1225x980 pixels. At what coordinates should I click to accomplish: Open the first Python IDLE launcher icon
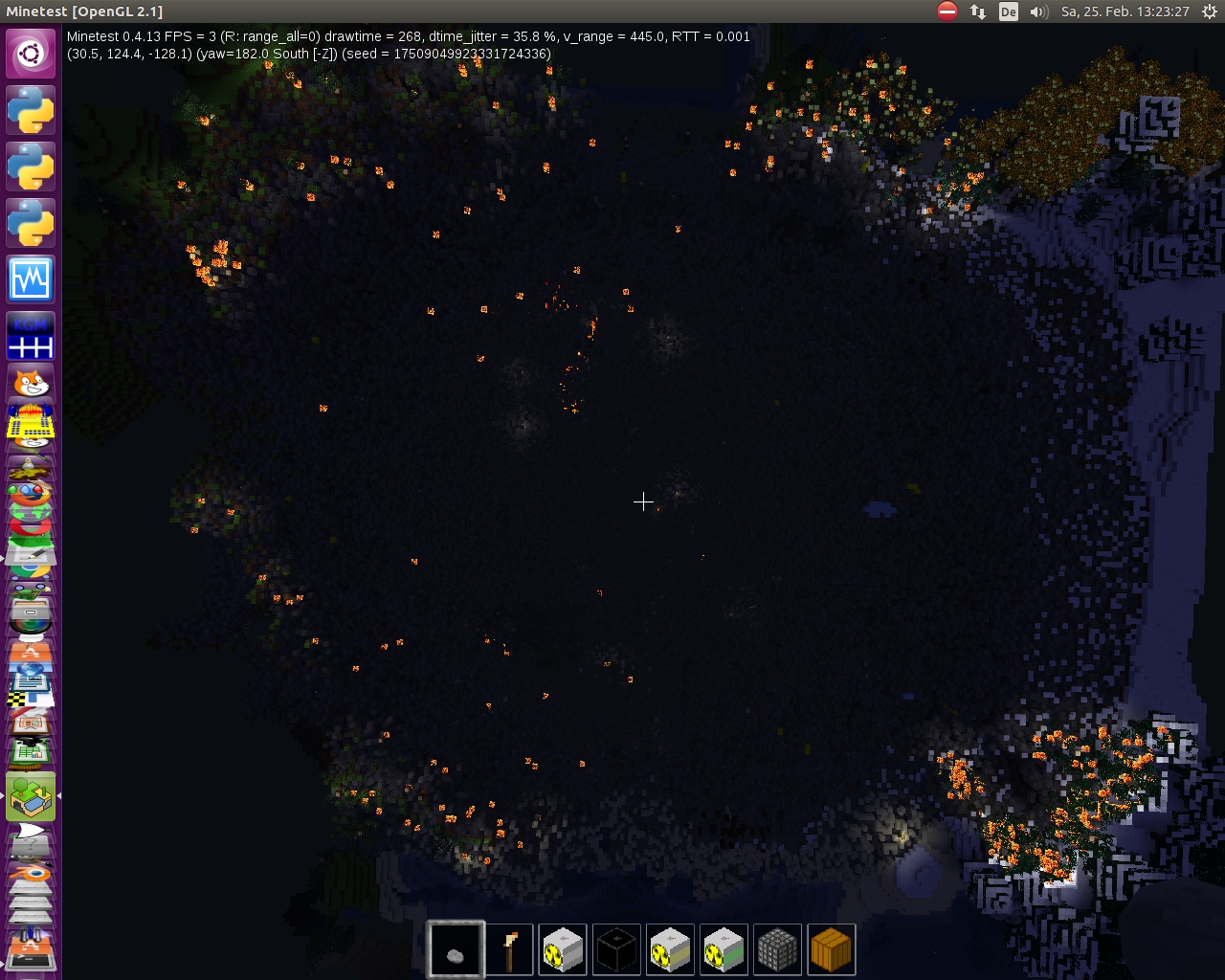pos(31,110)
